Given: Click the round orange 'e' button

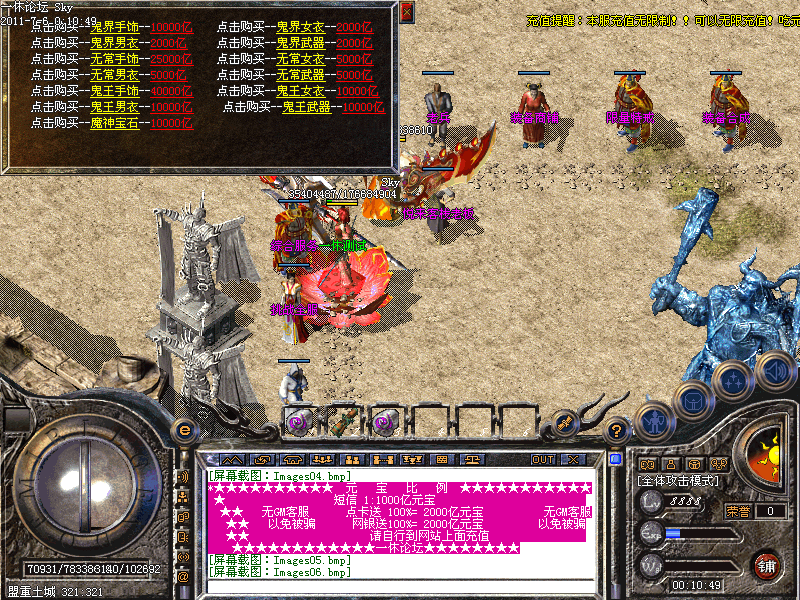Looking at the screenshot, I should pyautogui.click(x=184, y=429).
